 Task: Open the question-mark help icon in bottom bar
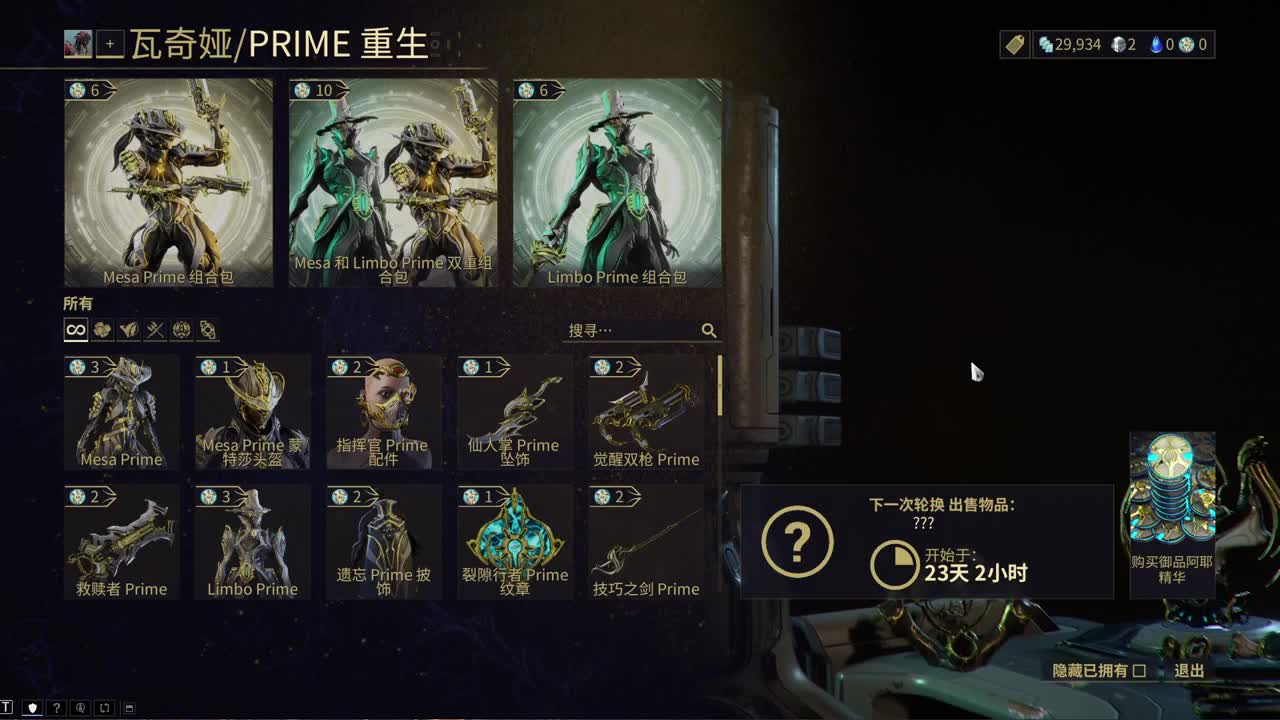point(57,709)
